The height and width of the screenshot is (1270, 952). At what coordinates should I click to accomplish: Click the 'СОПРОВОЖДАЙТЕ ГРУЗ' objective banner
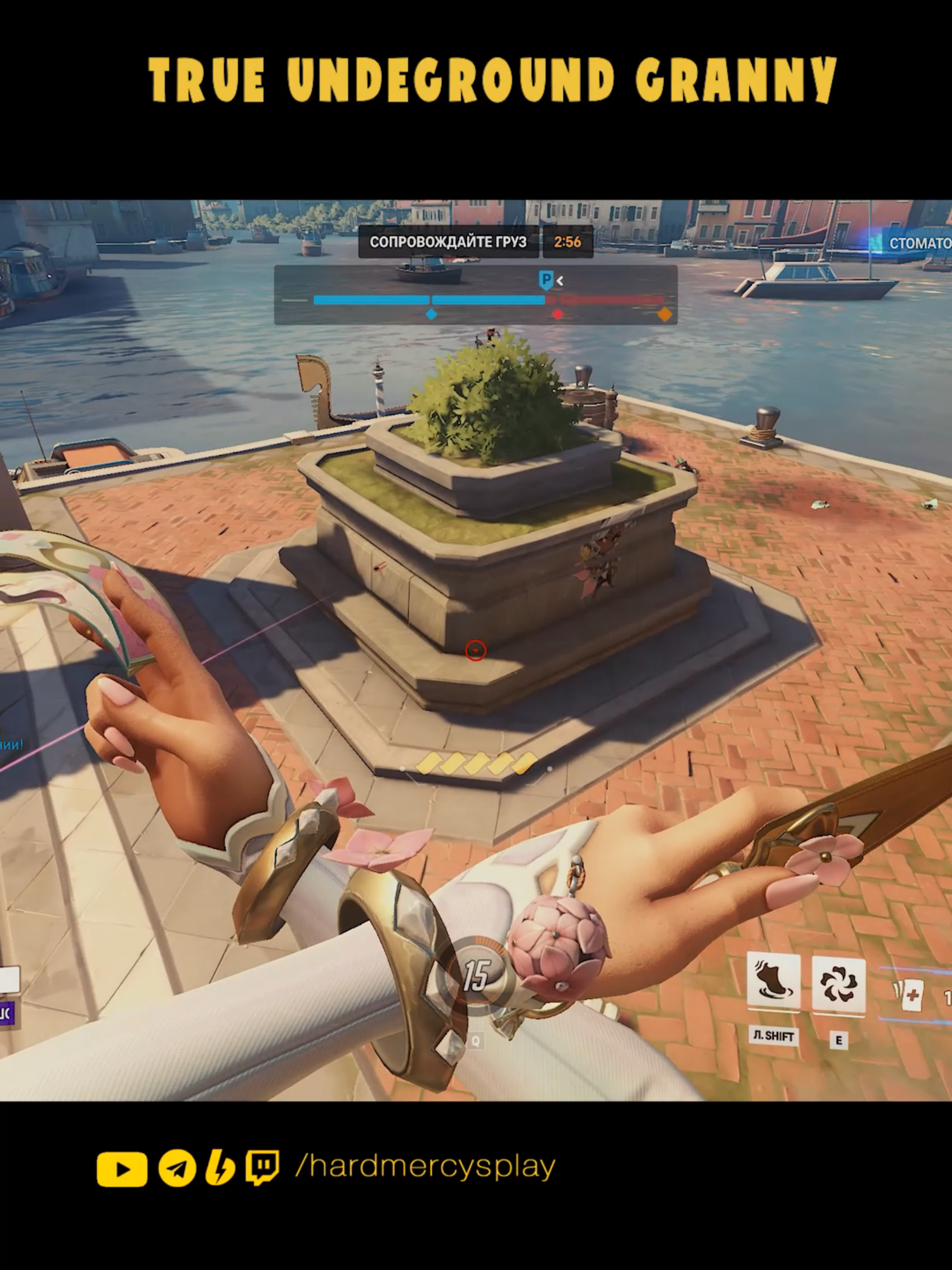point(449,241)
